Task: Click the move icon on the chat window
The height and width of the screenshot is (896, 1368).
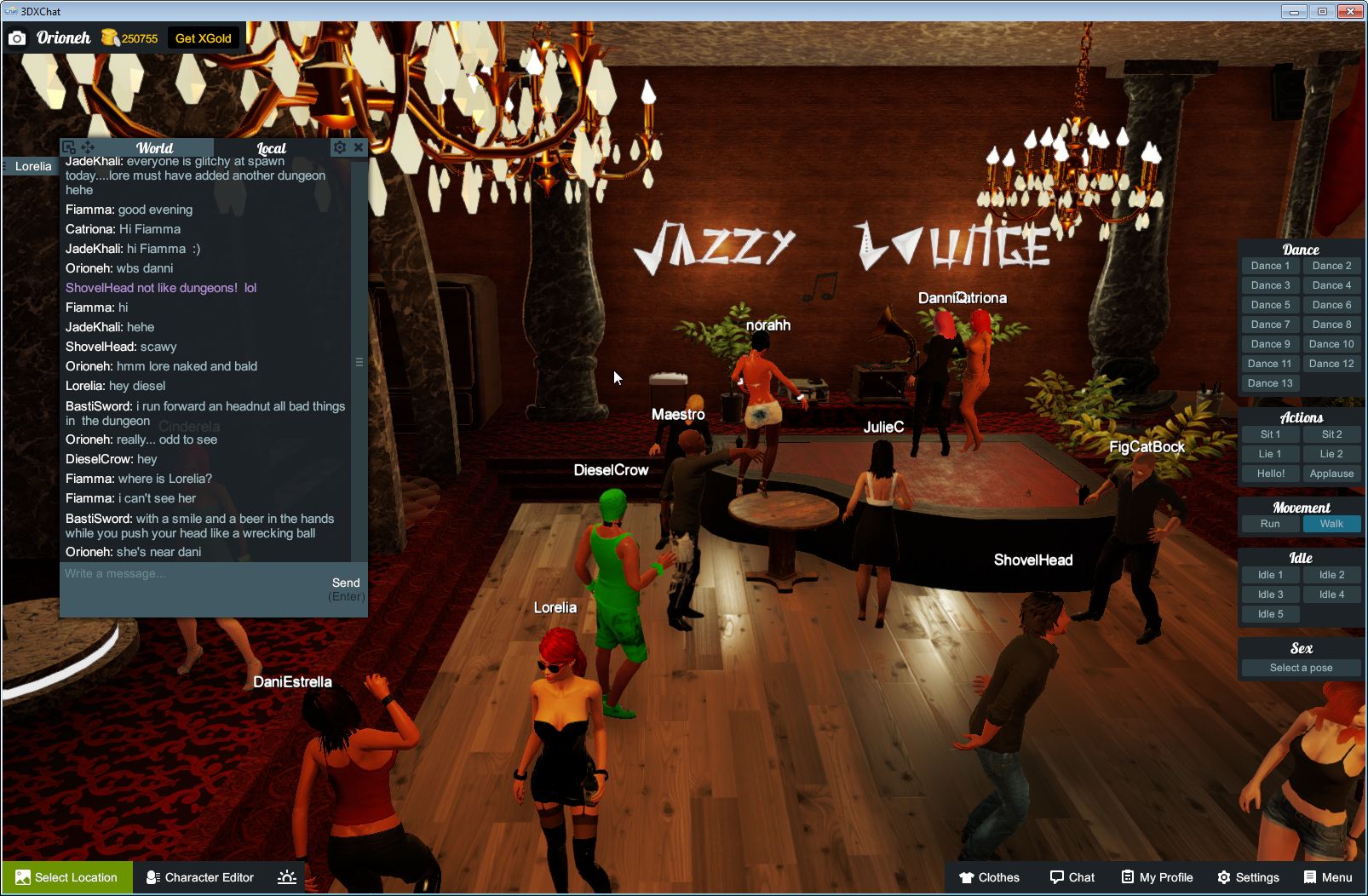Action: [x=86, y=146]
